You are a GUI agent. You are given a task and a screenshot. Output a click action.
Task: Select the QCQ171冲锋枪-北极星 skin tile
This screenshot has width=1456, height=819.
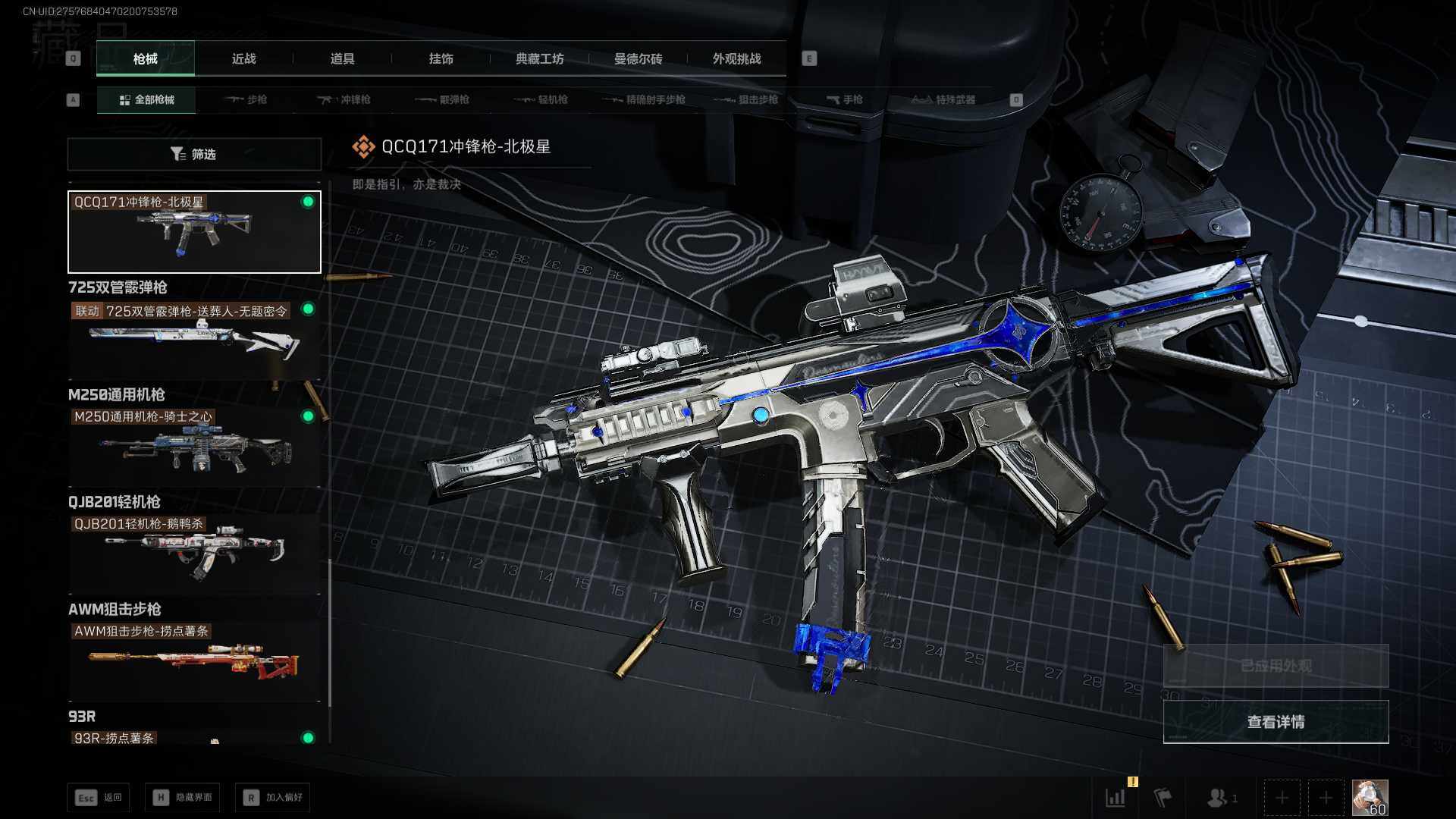(194, 231)
